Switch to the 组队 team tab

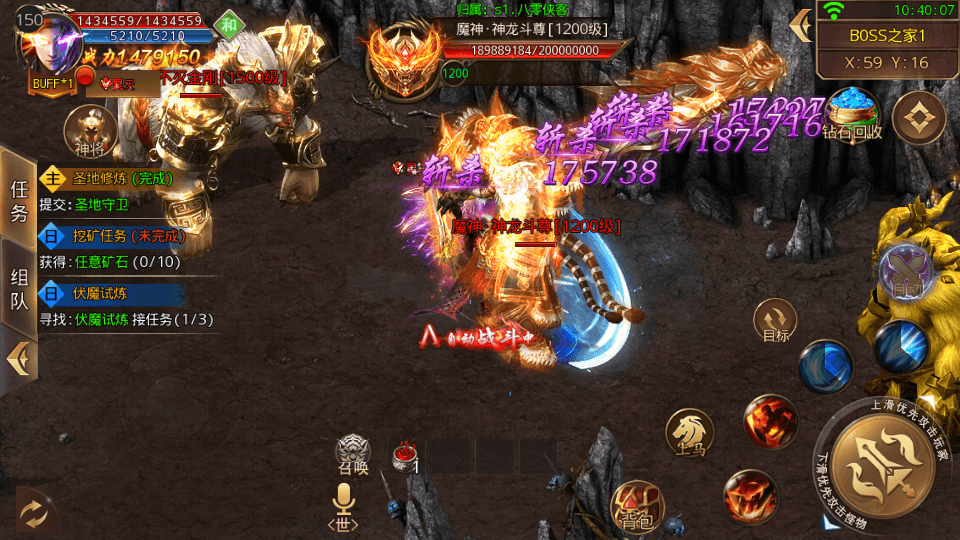click(19, 290)
